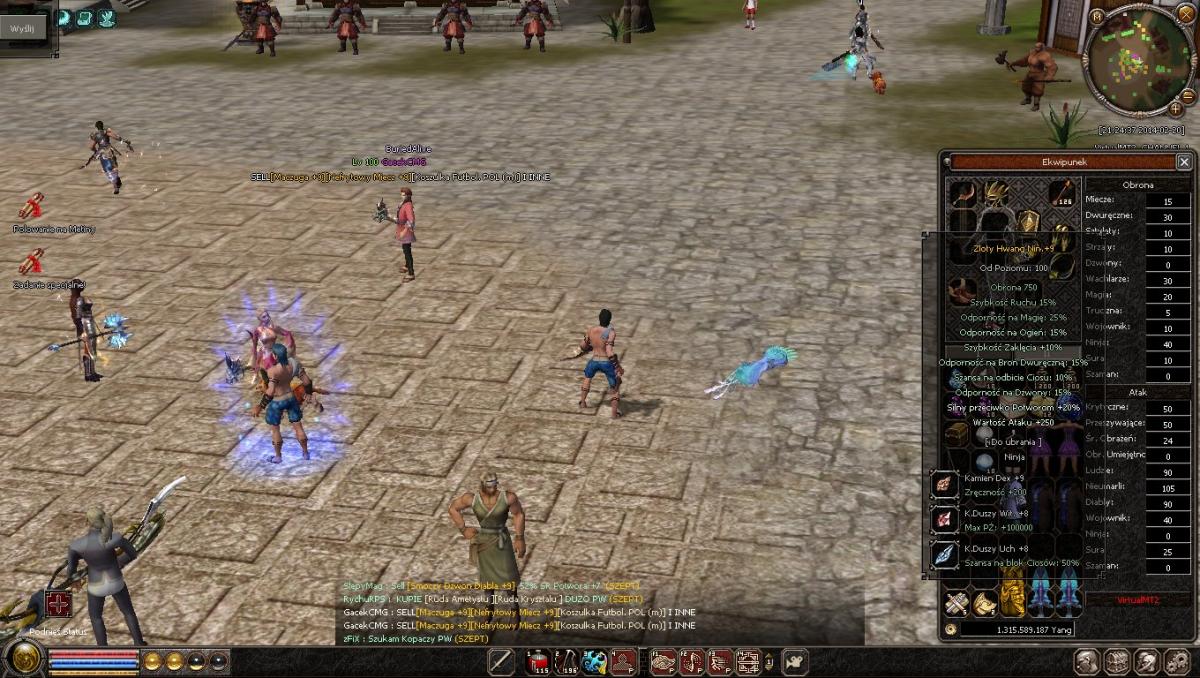Activate the blue swirl skill in quickslot 3
This screenshot has width=1200, height=678.
pyautogui.click(x=595, y=661)
